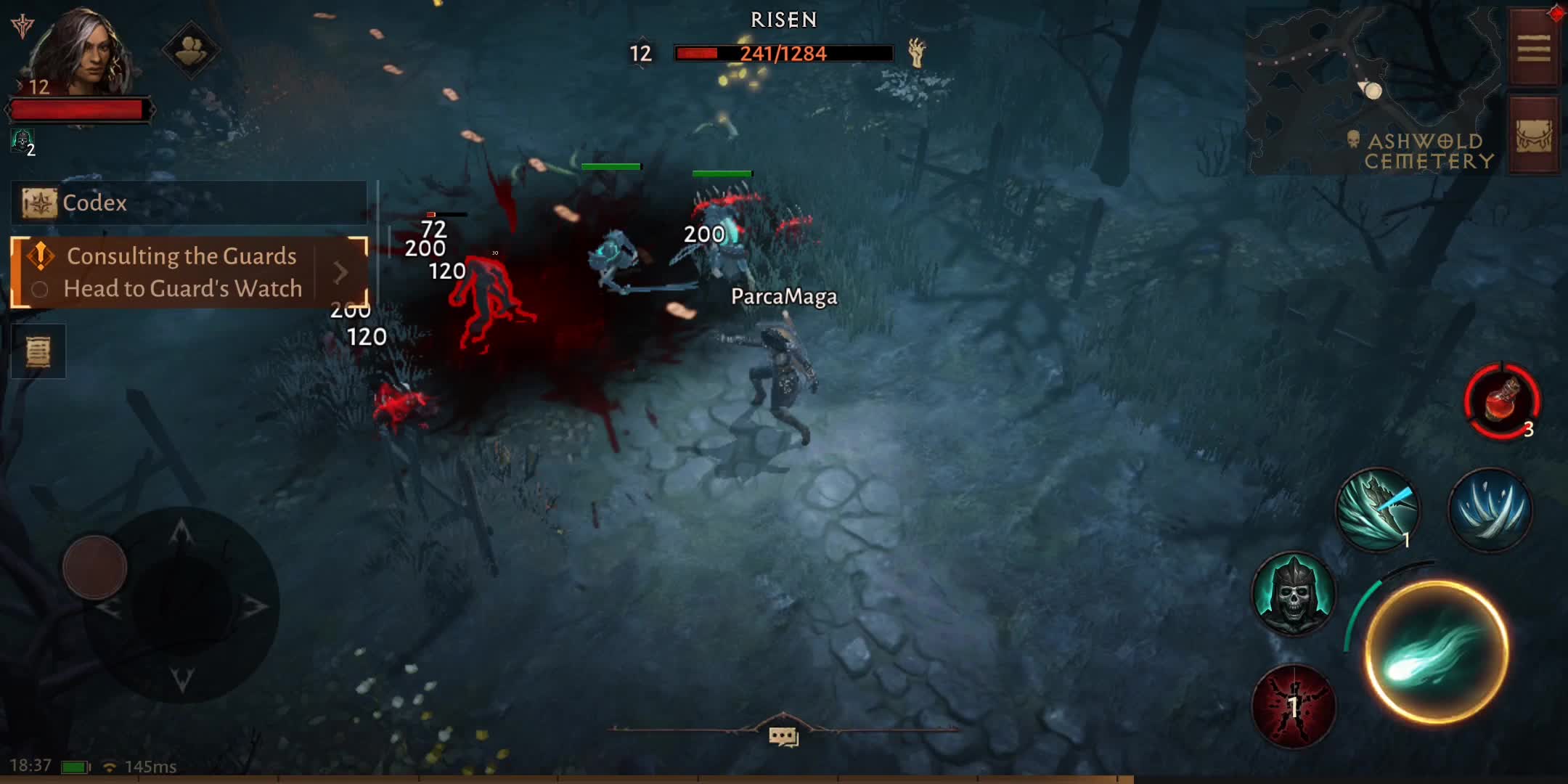Screen dimensions: 1568x784
Task: Open the main hamburger menu
Action: pos(1533,49)
